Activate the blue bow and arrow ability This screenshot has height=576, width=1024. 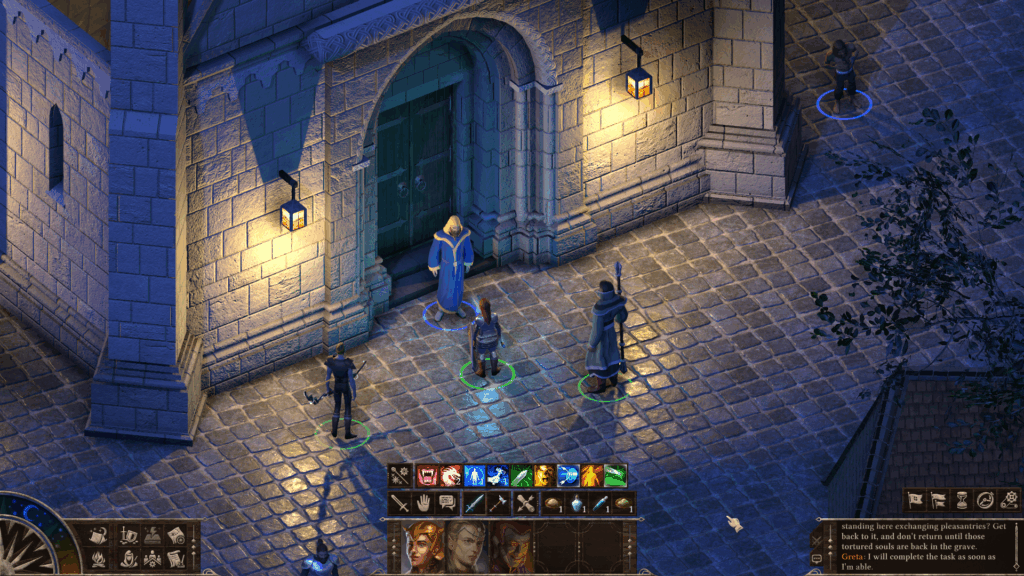(x=567, y=476)
